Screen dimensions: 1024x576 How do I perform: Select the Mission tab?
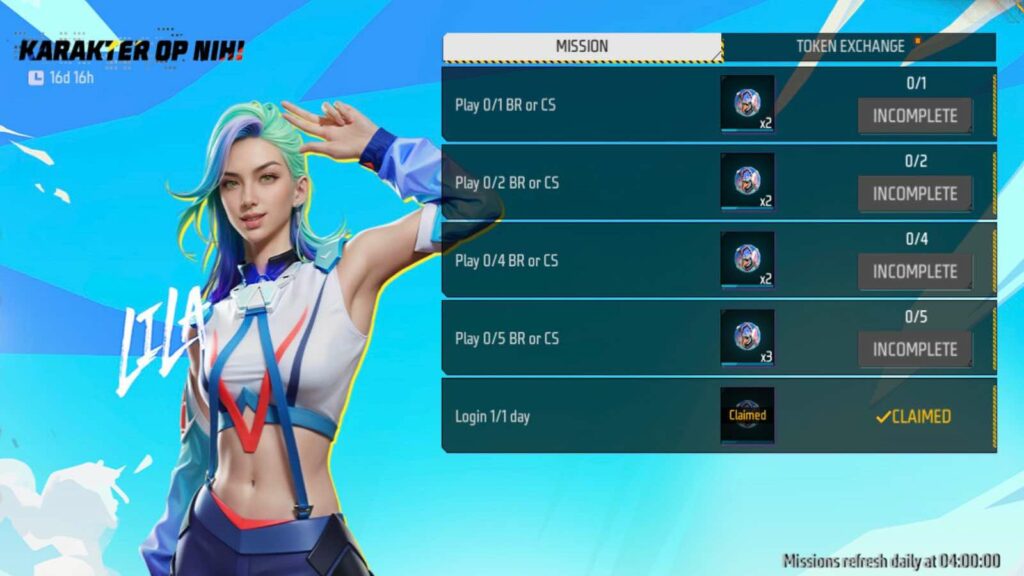pyautogui.click(x=582, y=47)
